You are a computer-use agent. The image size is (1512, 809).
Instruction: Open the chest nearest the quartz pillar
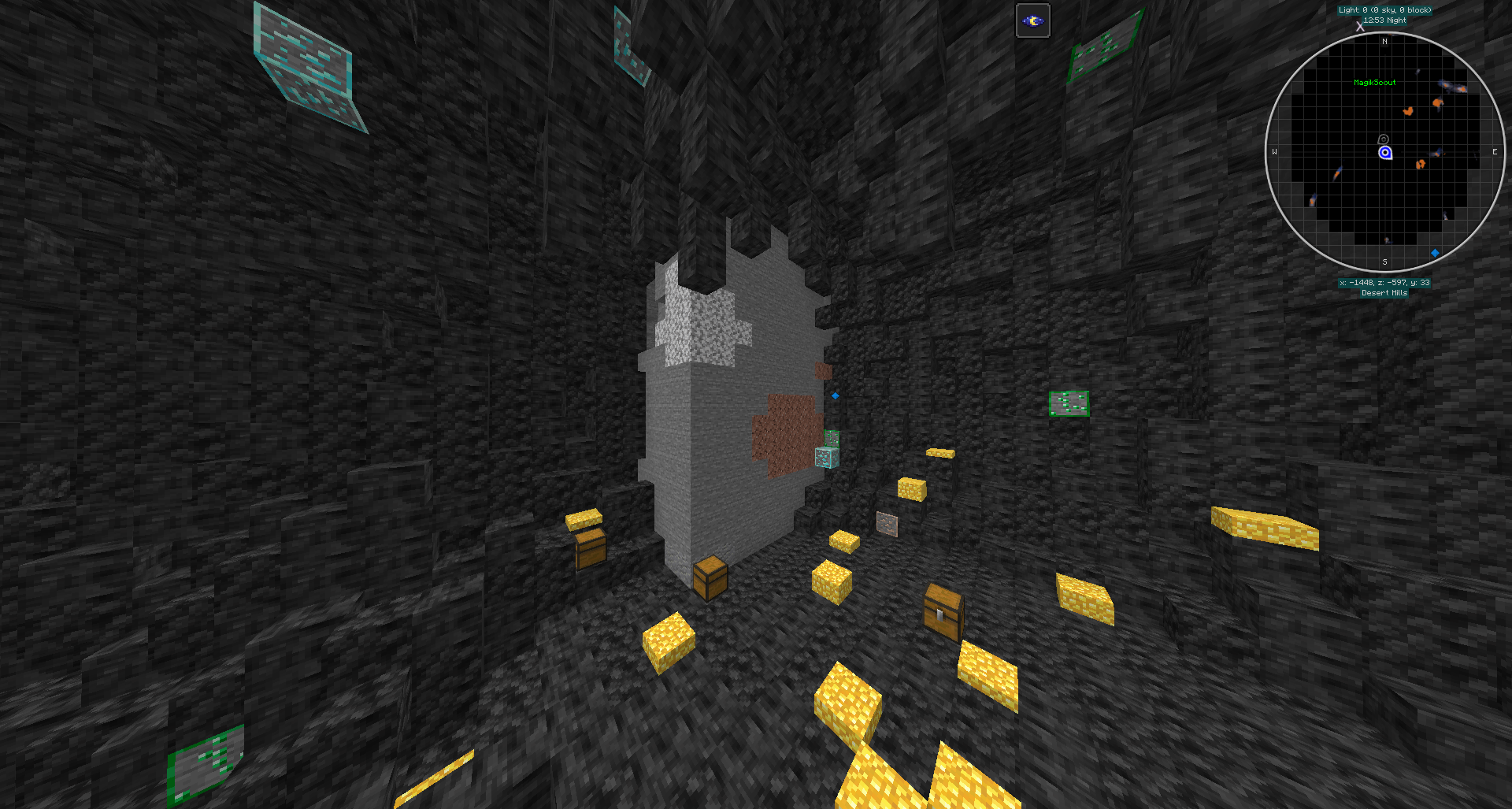pyautogui.click(x=709, y=579)
